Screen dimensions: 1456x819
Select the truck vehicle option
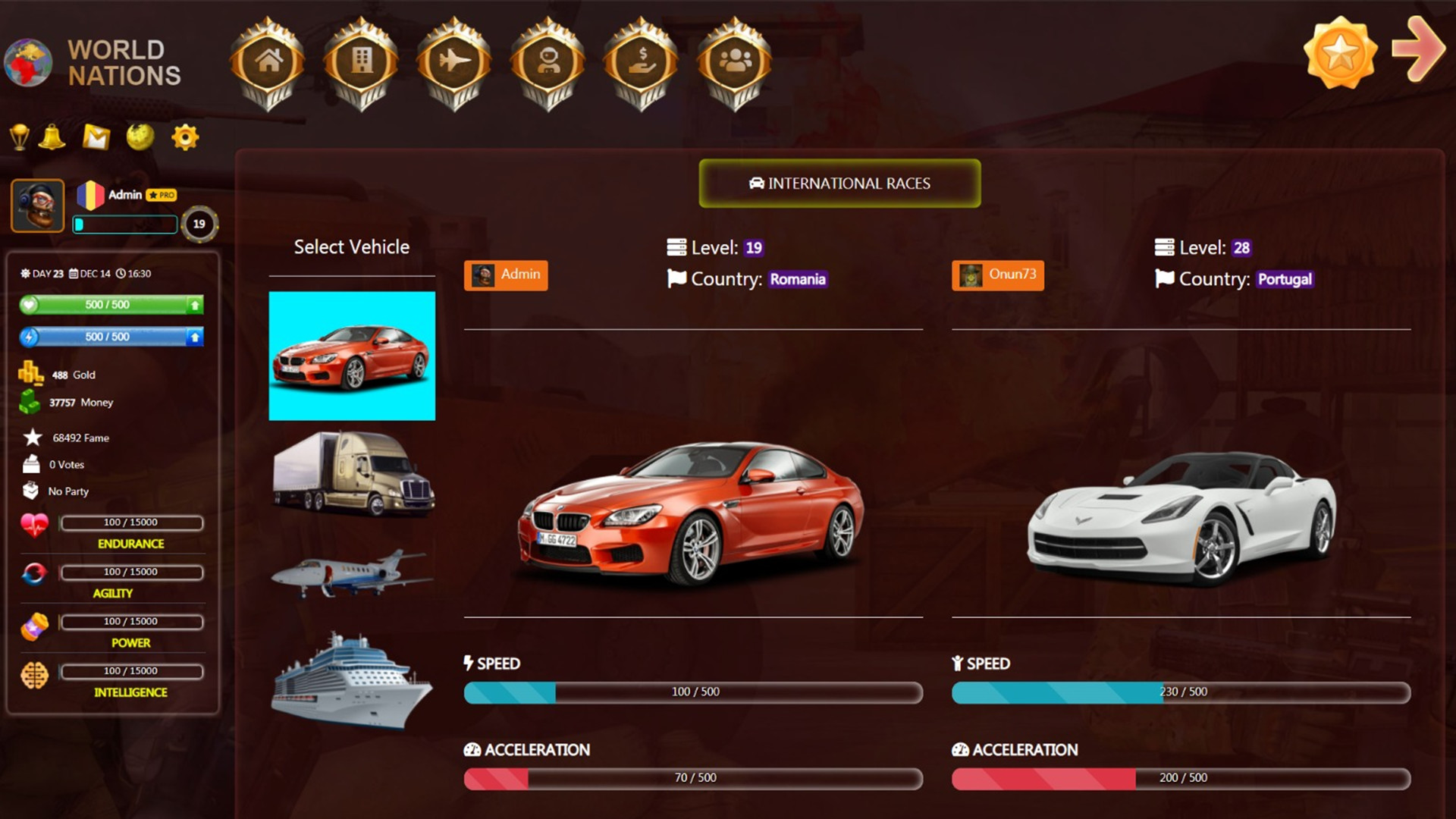tap(352, 473)
